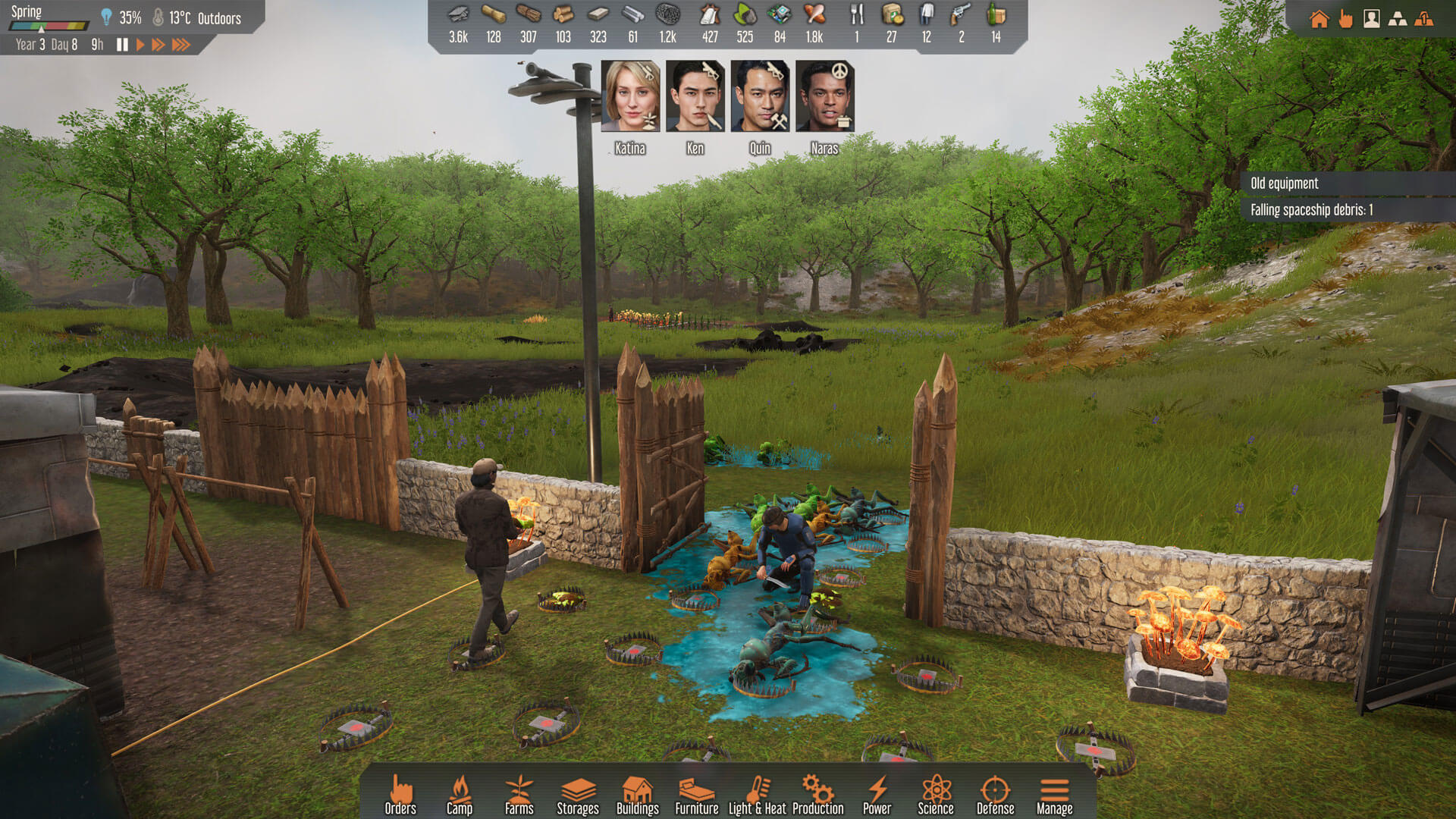Screen dimensions: 1456x819
Task: Set time to normal play speed
Action: pos(140,45)
